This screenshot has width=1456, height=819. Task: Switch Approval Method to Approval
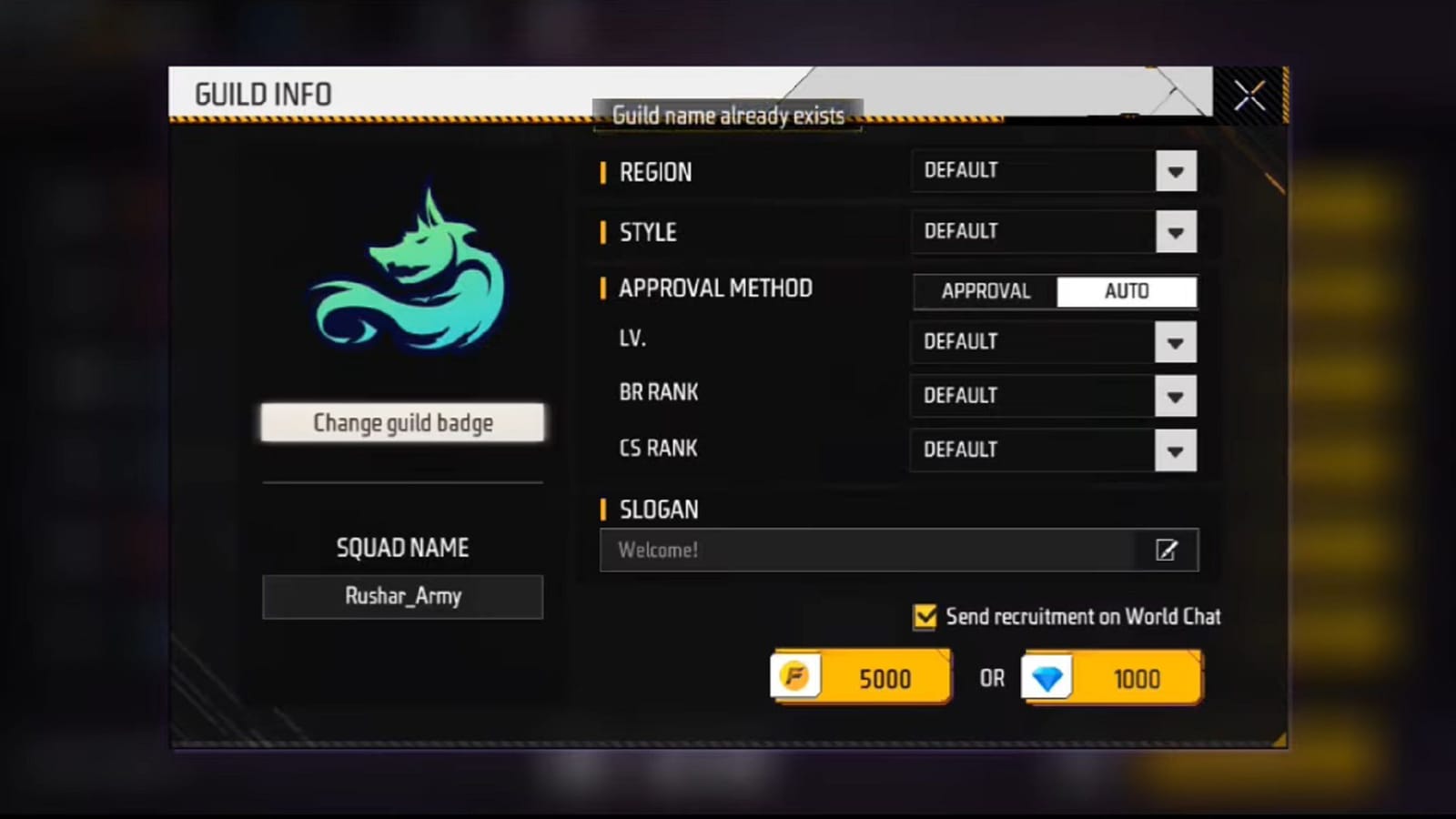(x=986, y=291)
